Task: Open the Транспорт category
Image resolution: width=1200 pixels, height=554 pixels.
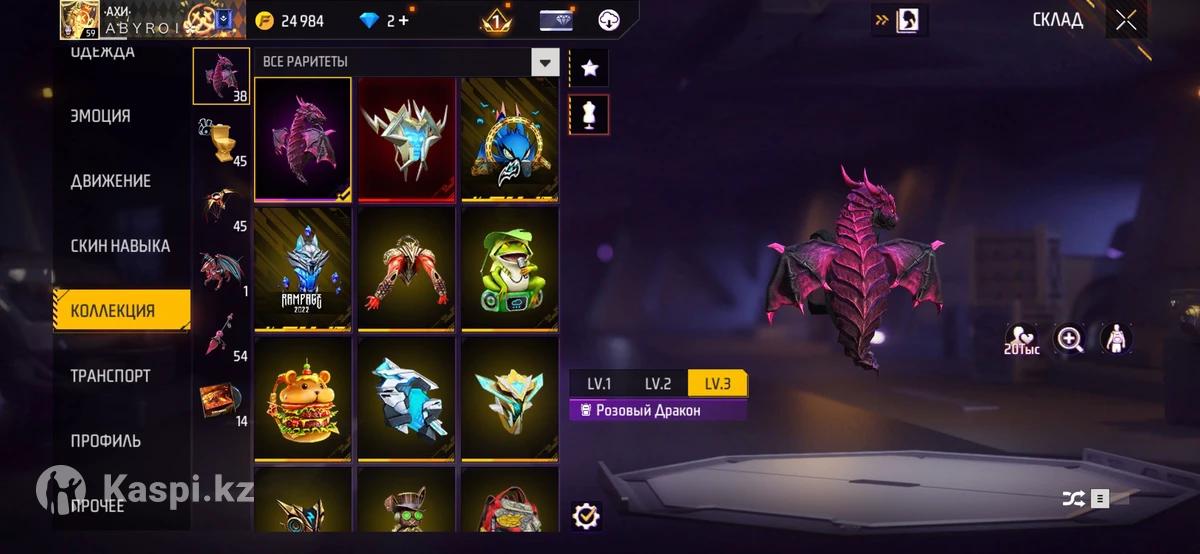Action: (111, 376)
